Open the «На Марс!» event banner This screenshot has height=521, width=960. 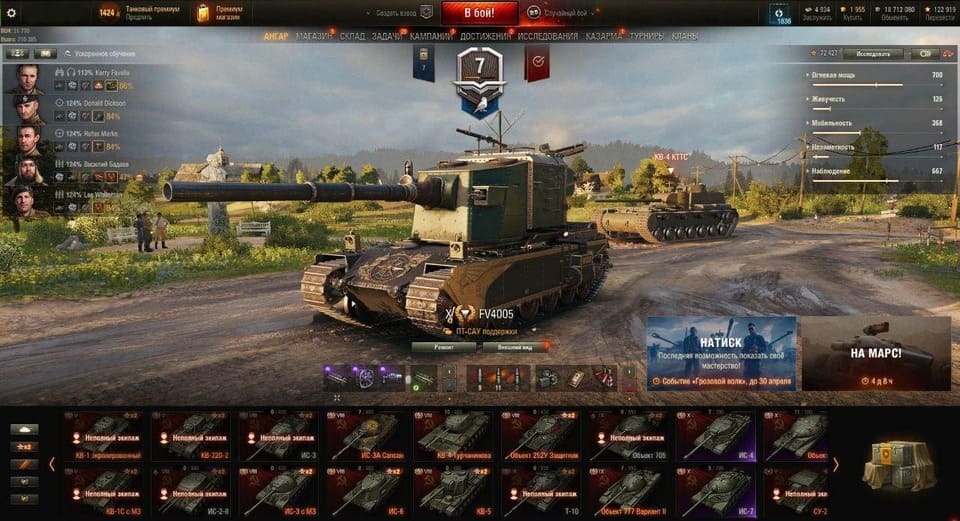coord(876,353)
